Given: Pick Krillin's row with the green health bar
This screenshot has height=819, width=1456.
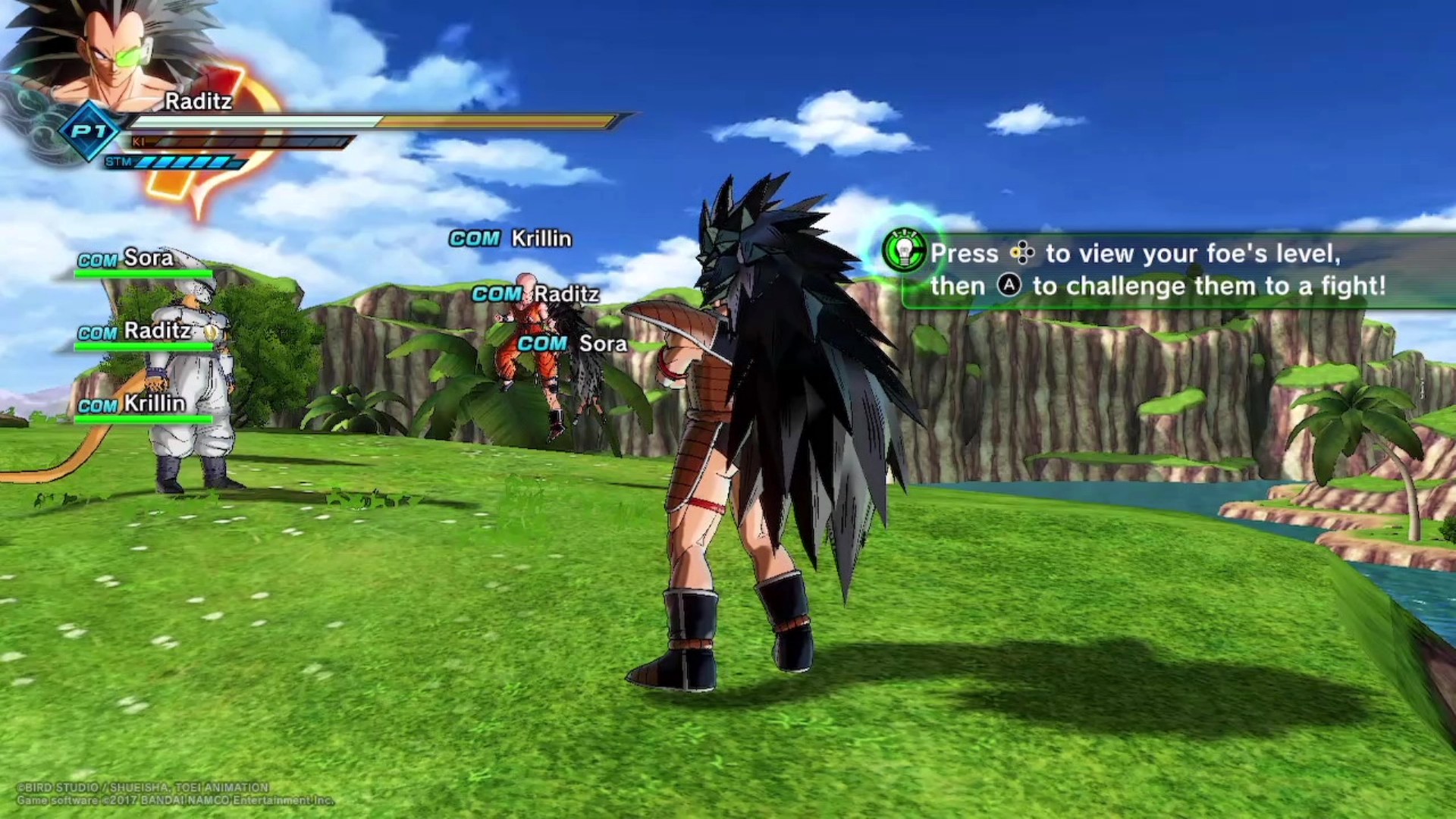Looking at the screenshot, I should click(x=144, y=406).
